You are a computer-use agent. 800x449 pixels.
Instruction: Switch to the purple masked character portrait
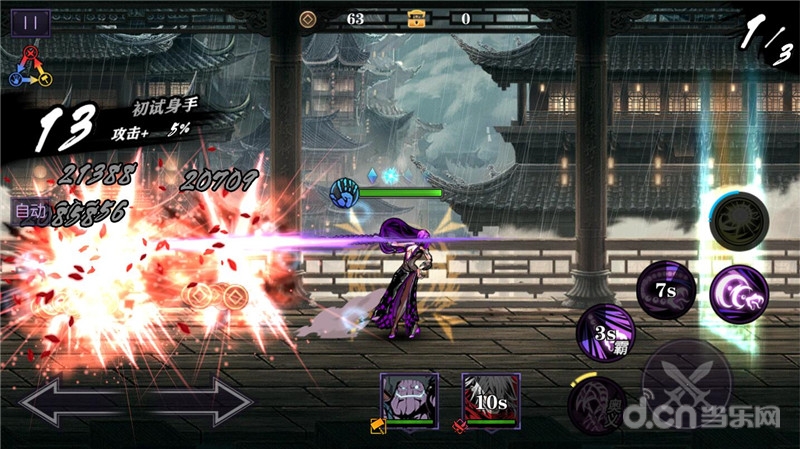[x=408, y=395]
